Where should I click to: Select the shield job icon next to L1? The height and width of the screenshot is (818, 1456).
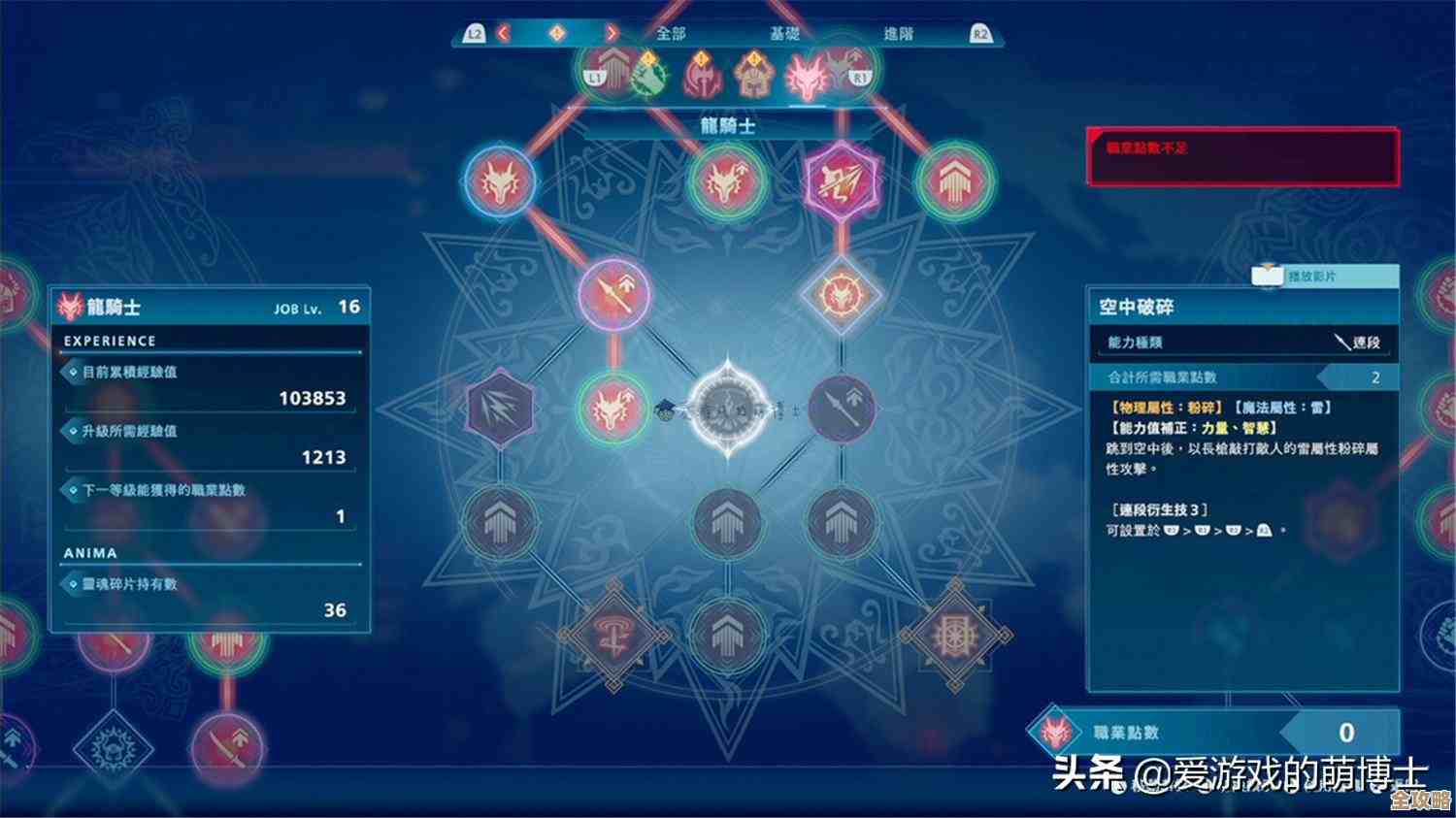(613, 76)
